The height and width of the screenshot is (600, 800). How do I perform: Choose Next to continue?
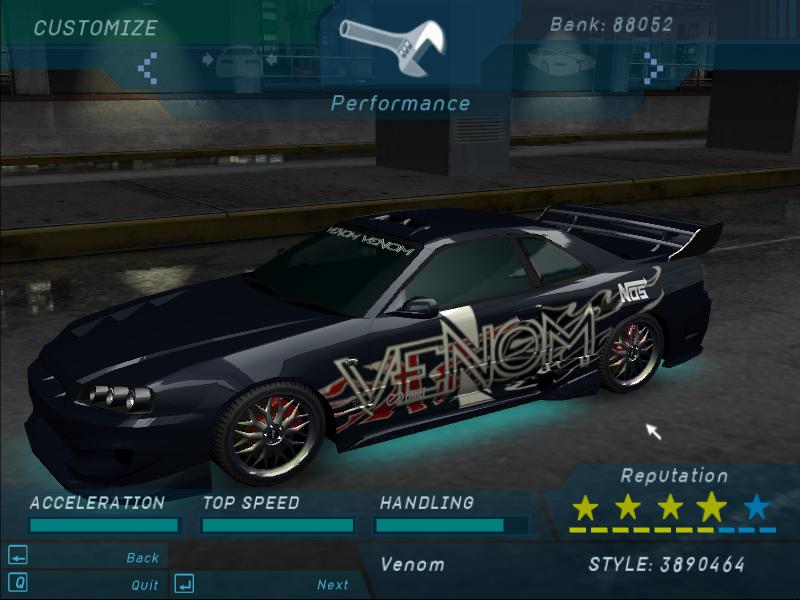click(332, 584)
